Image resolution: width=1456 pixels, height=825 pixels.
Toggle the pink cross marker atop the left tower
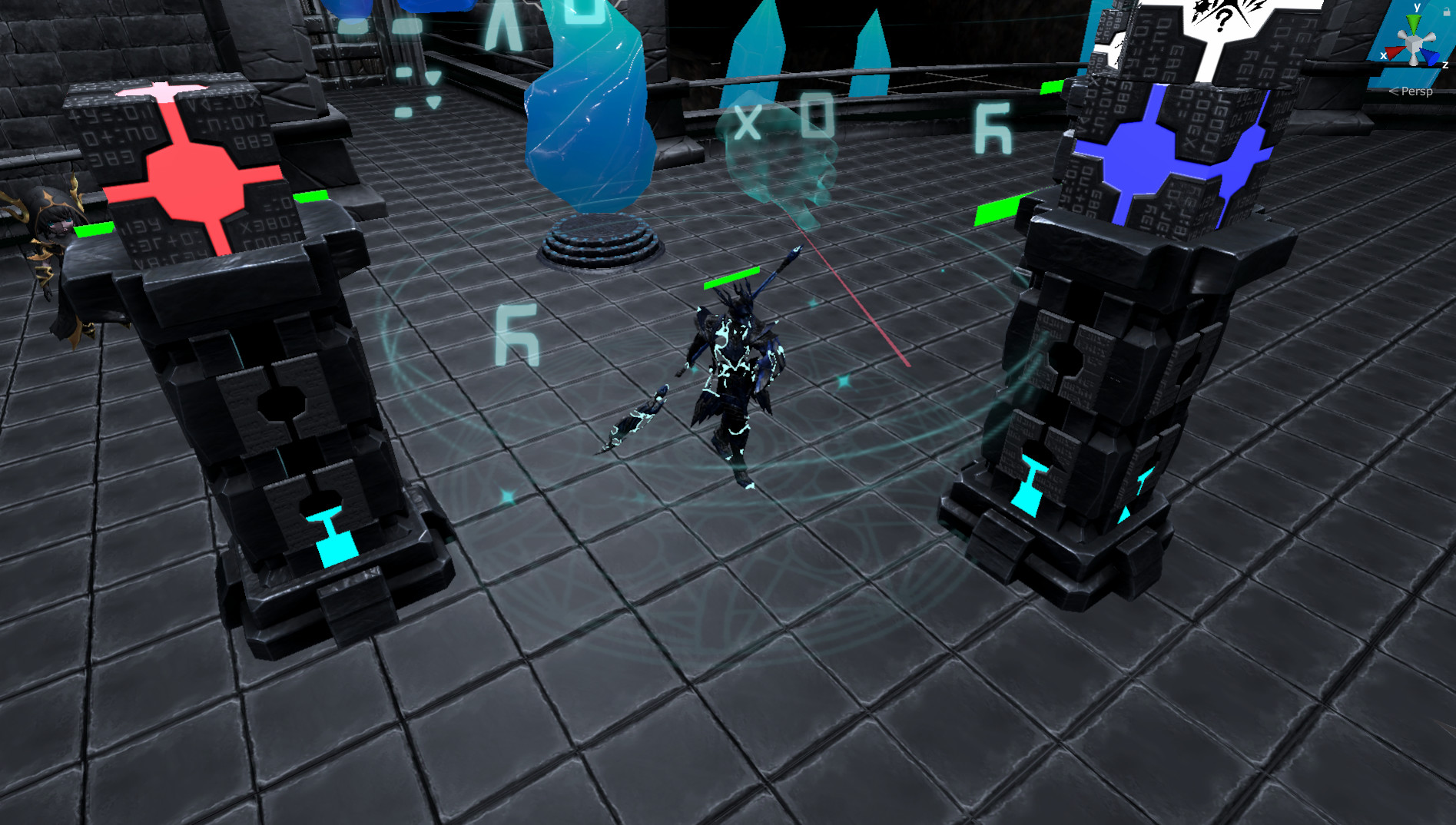pyautogui.click(x=161, y=91)
